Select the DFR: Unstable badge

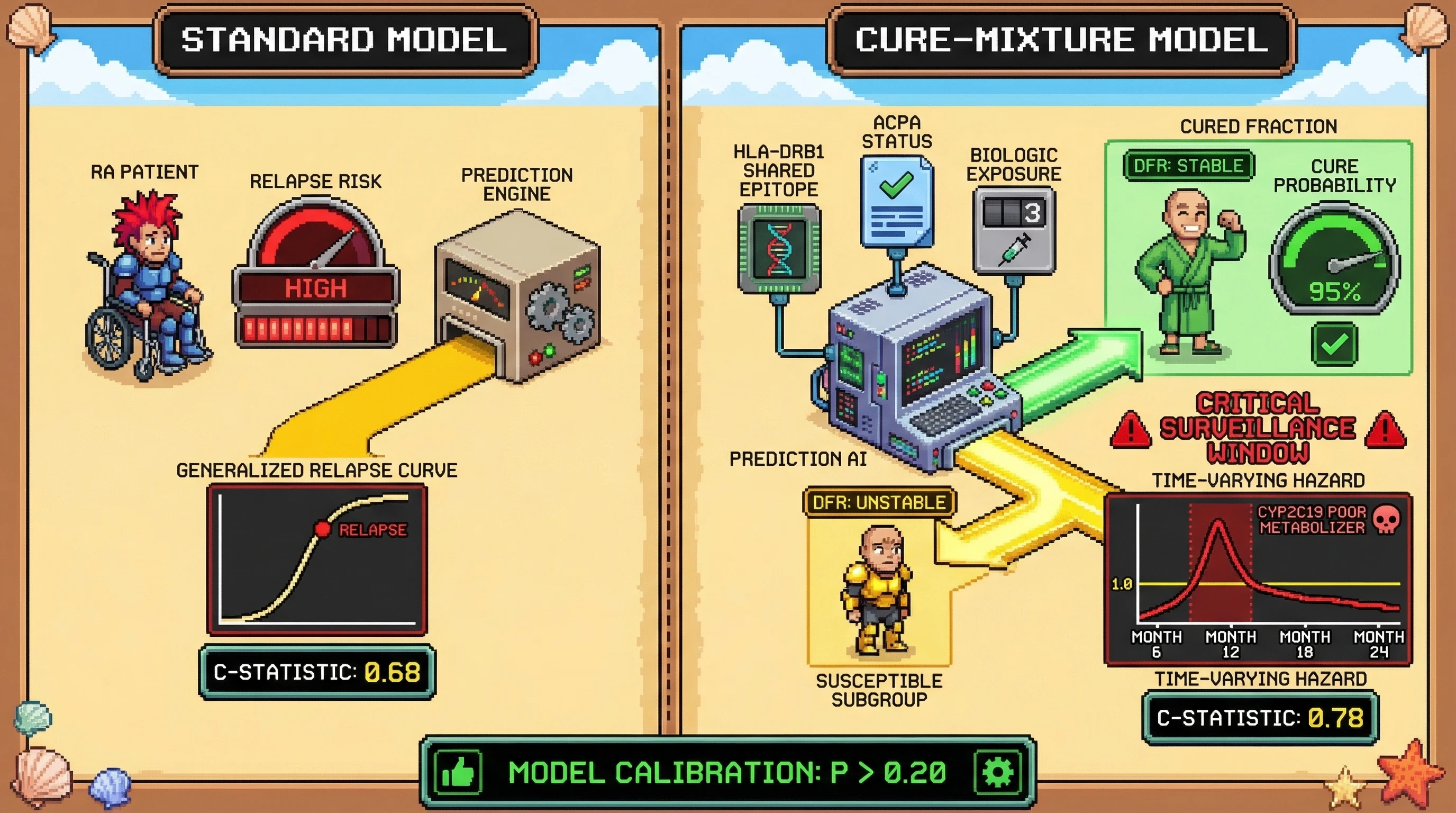tap(879, 502)
